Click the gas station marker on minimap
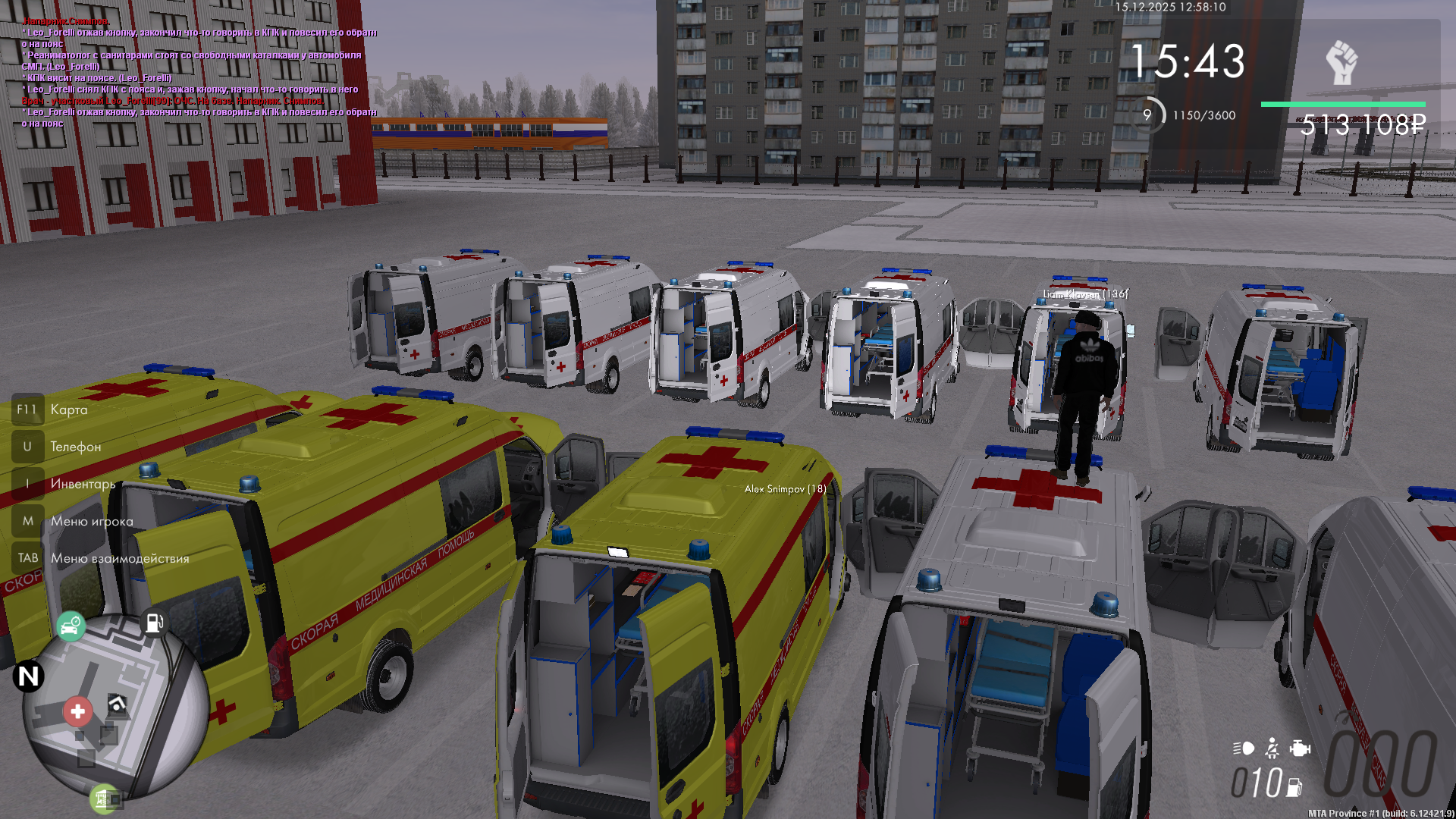Screen dimensions: 1456x819 point(155,623)
